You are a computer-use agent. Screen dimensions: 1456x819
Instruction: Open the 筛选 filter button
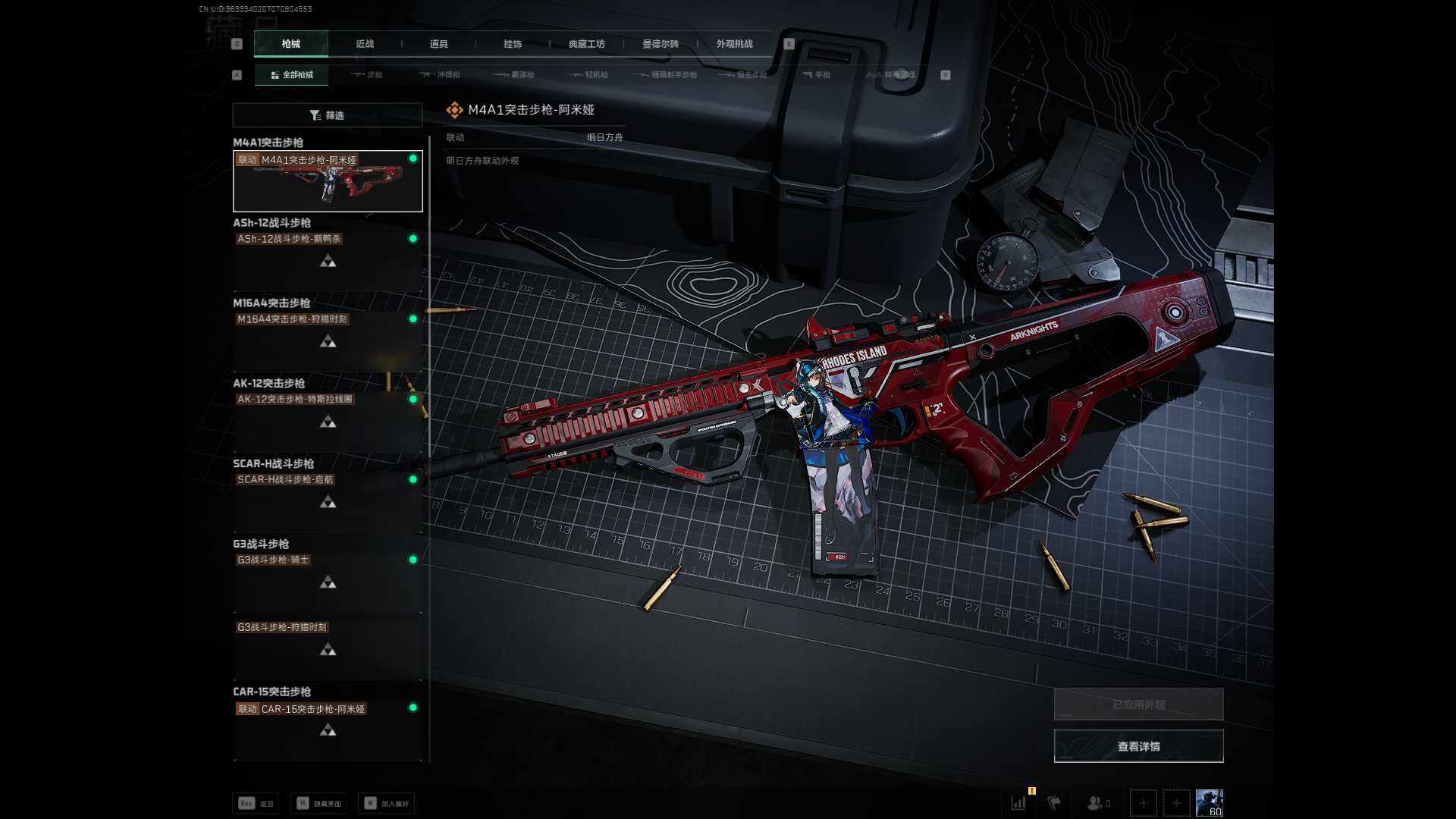click(x=327, y=115)
